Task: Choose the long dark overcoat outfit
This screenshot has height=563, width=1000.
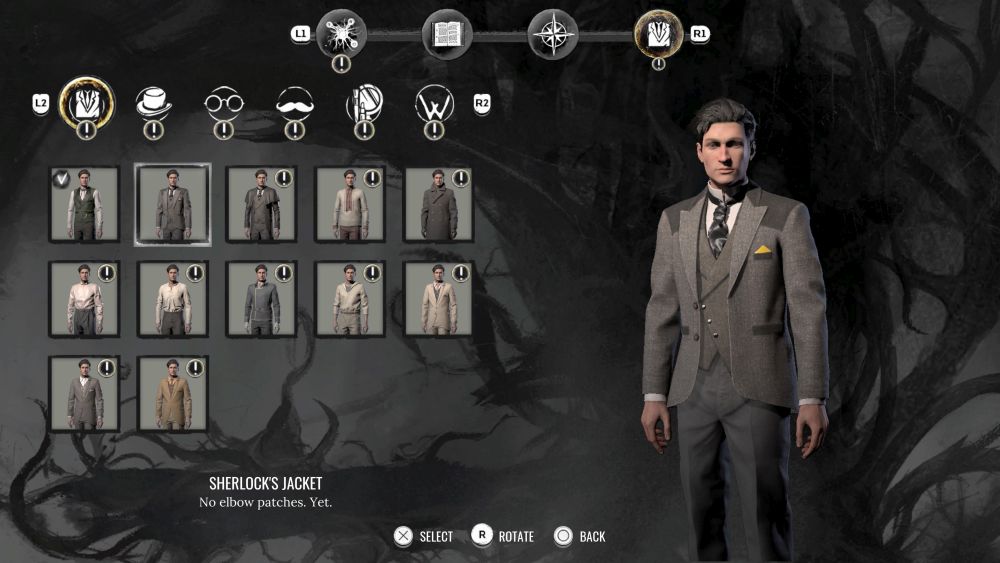Action: coord(439,204)
